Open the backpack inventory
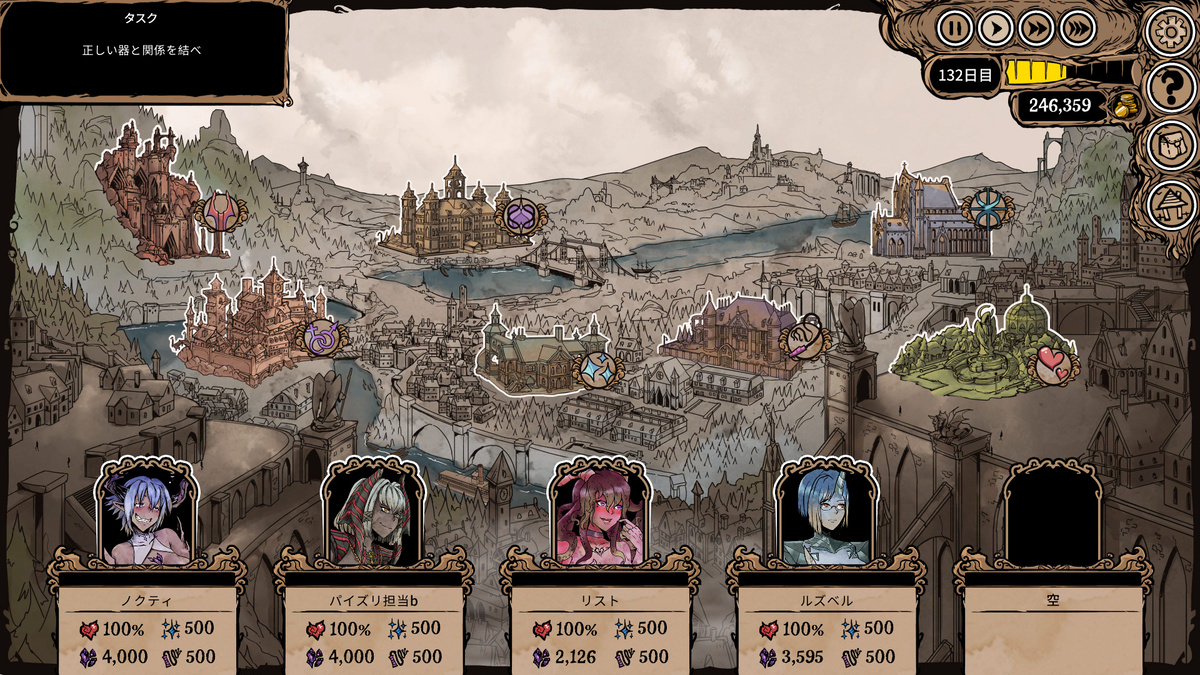This screenshot has width=1200, height=675. (x=1170, y=146)
